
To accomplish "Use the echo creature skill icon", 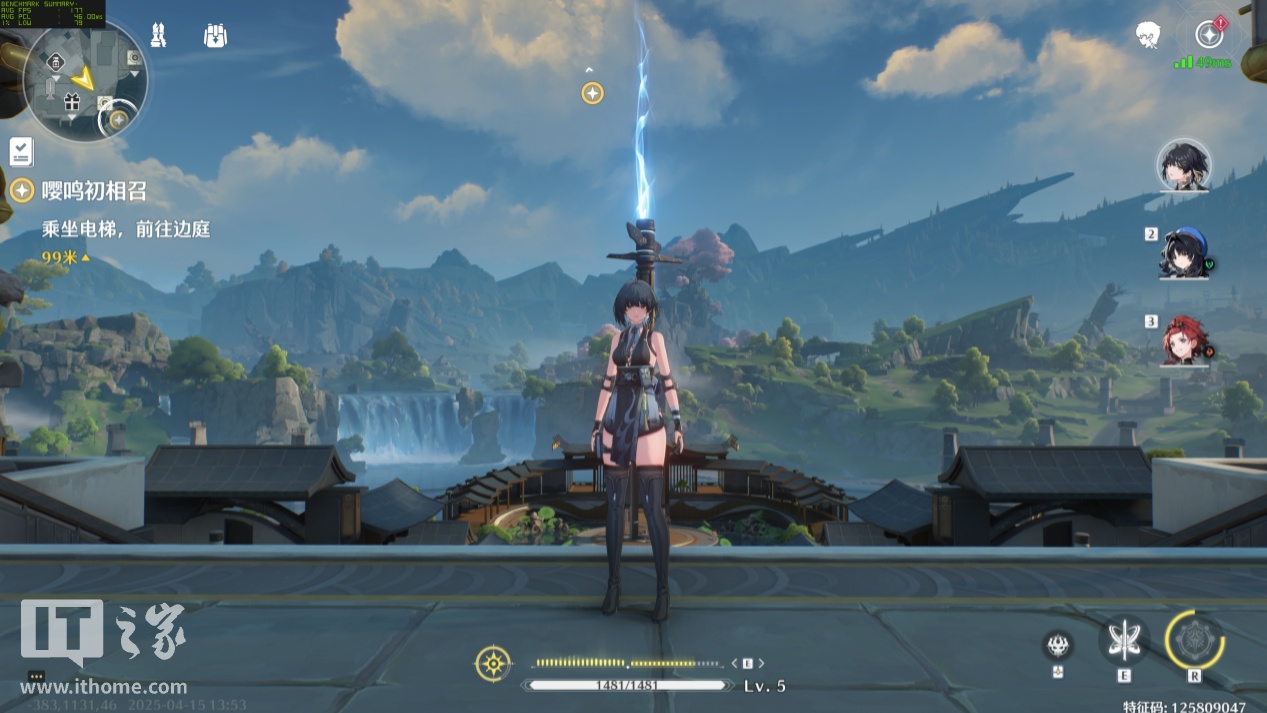I will tap(1057, 645).
